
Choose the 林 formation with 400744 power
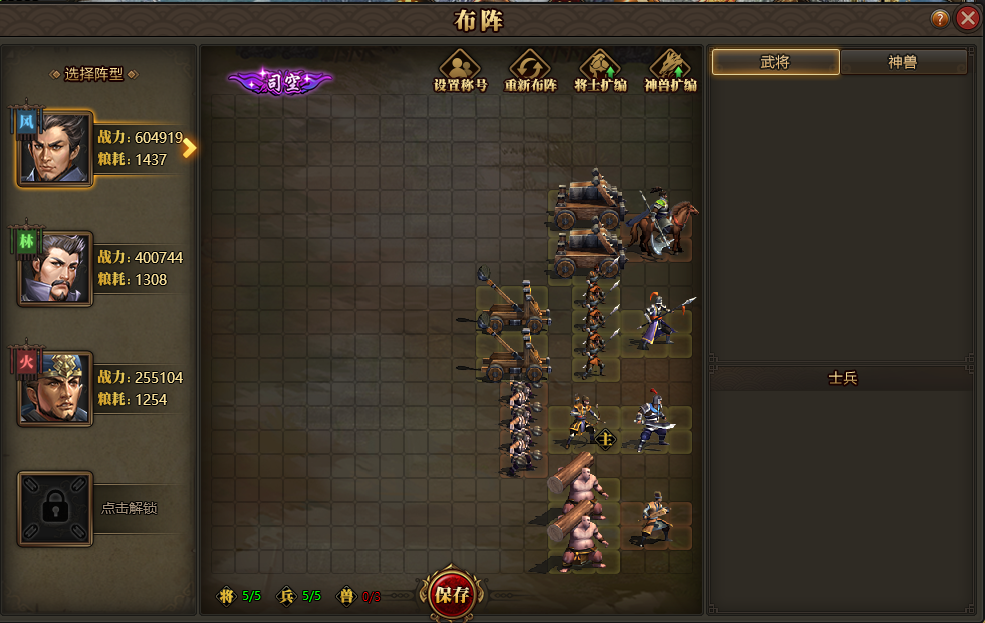click(x=55, y=268)
